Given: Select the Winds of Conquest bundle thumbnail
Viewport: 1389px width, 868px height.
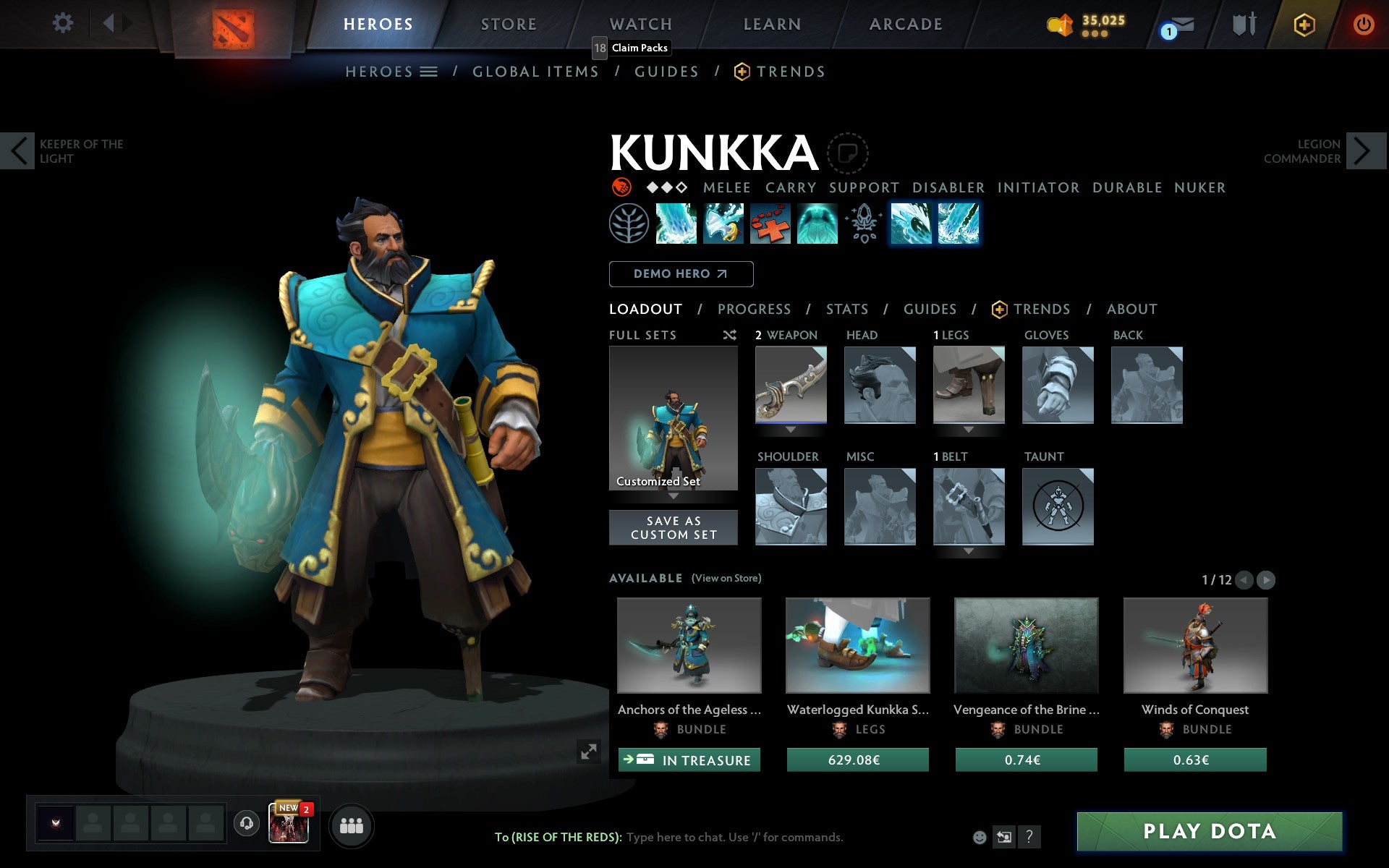Looking at the screenshot, I should coord(1194,645).
